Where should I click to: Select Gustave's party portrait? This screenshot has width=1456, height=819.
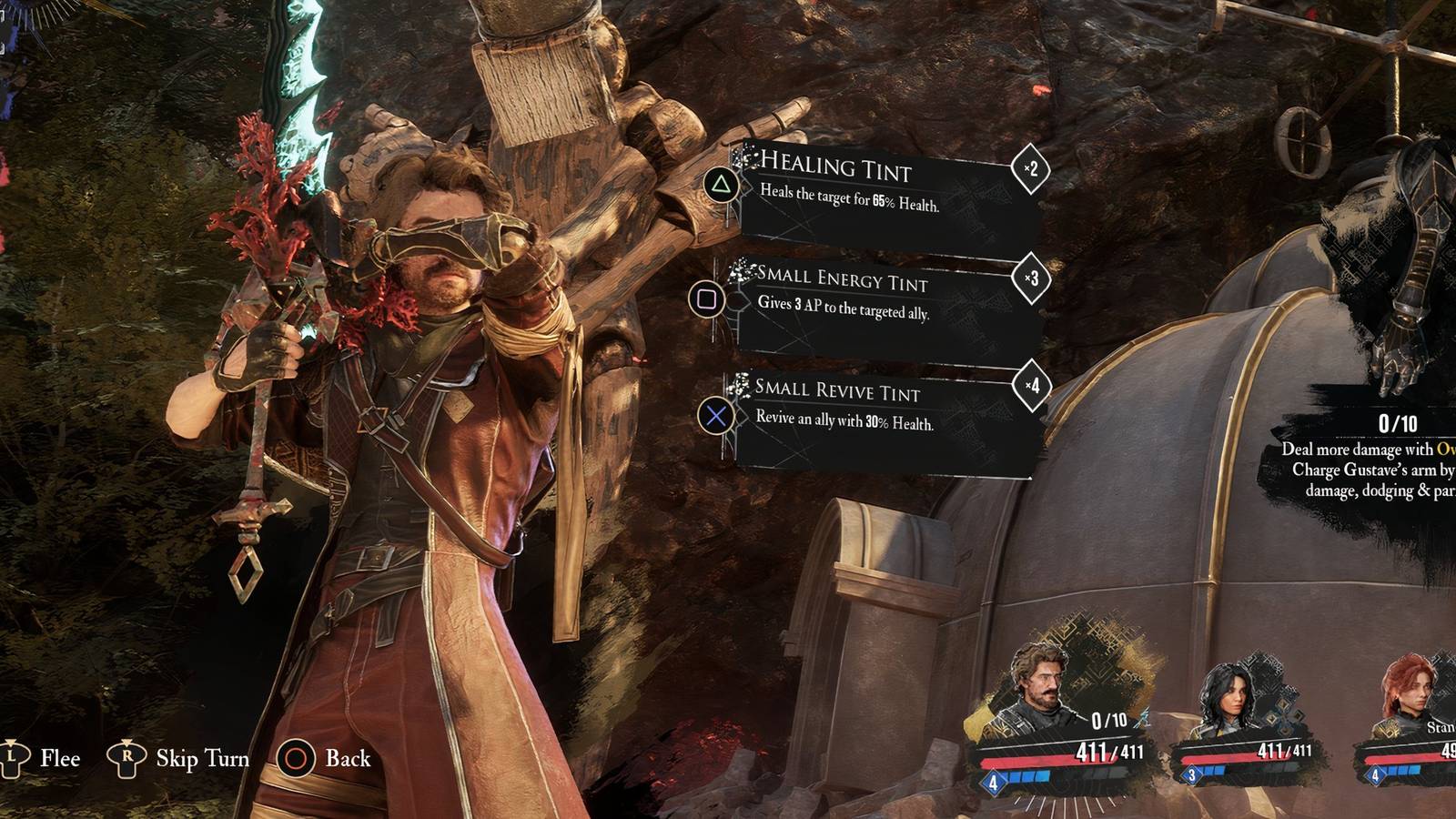tap(1039, 690)
